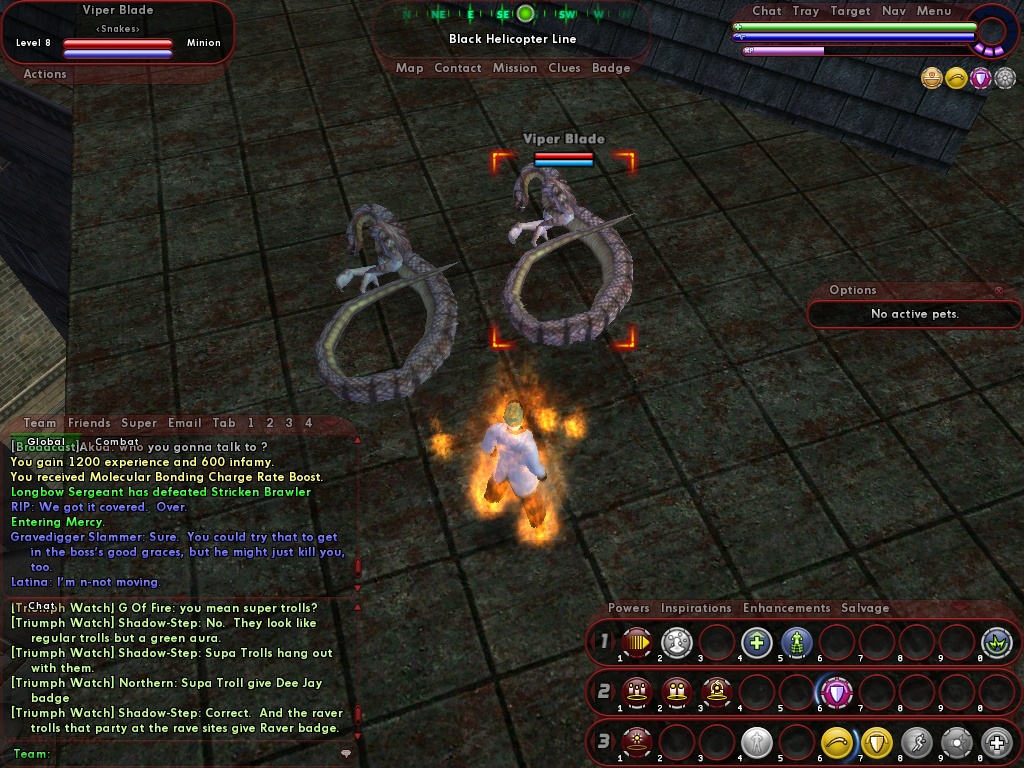Open the Clues panel
The height and width of the screenshot is (768, 1024).
(x=564, y=68)
